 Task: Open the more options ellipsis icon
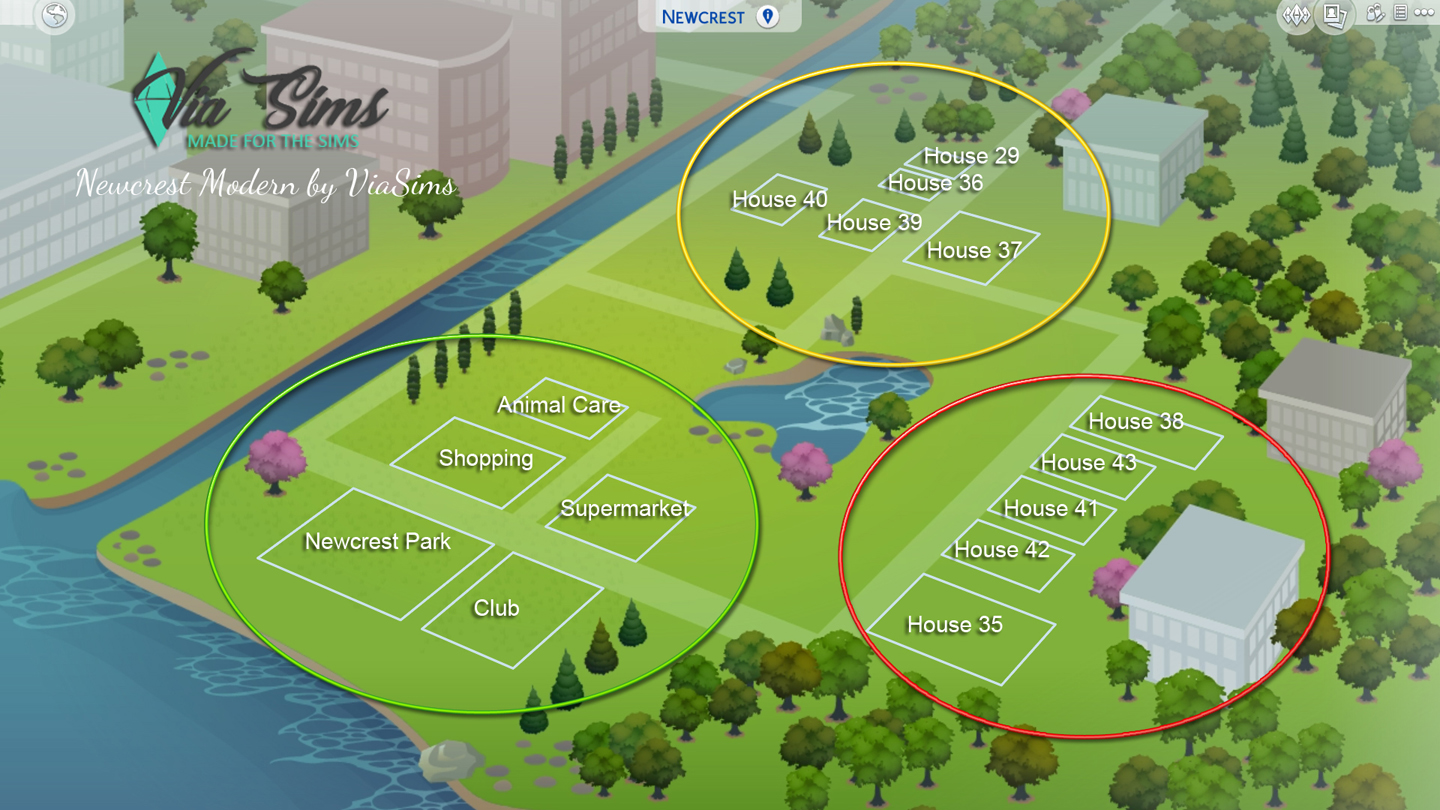click(1423, 13)
